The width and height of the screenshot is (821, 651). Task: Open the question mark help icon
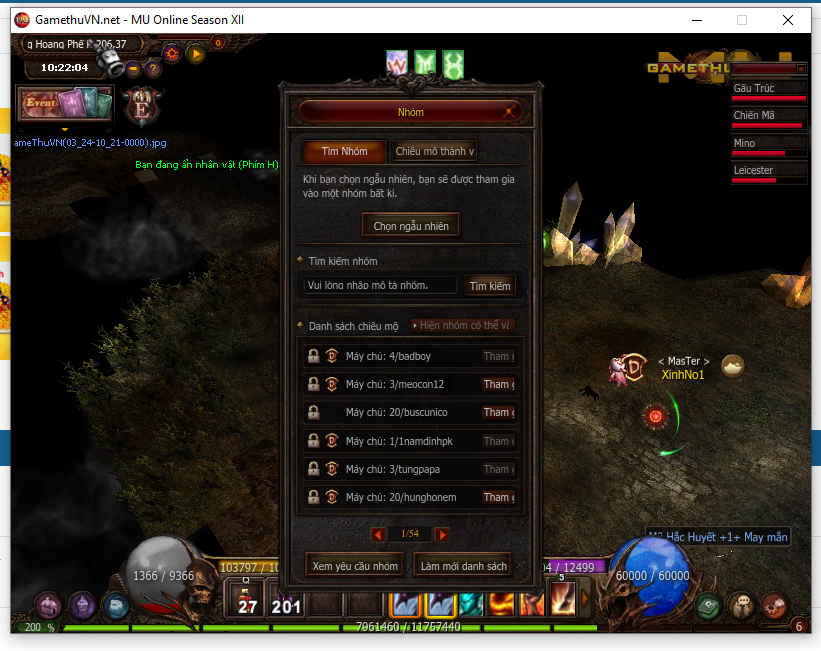point(153,69)
